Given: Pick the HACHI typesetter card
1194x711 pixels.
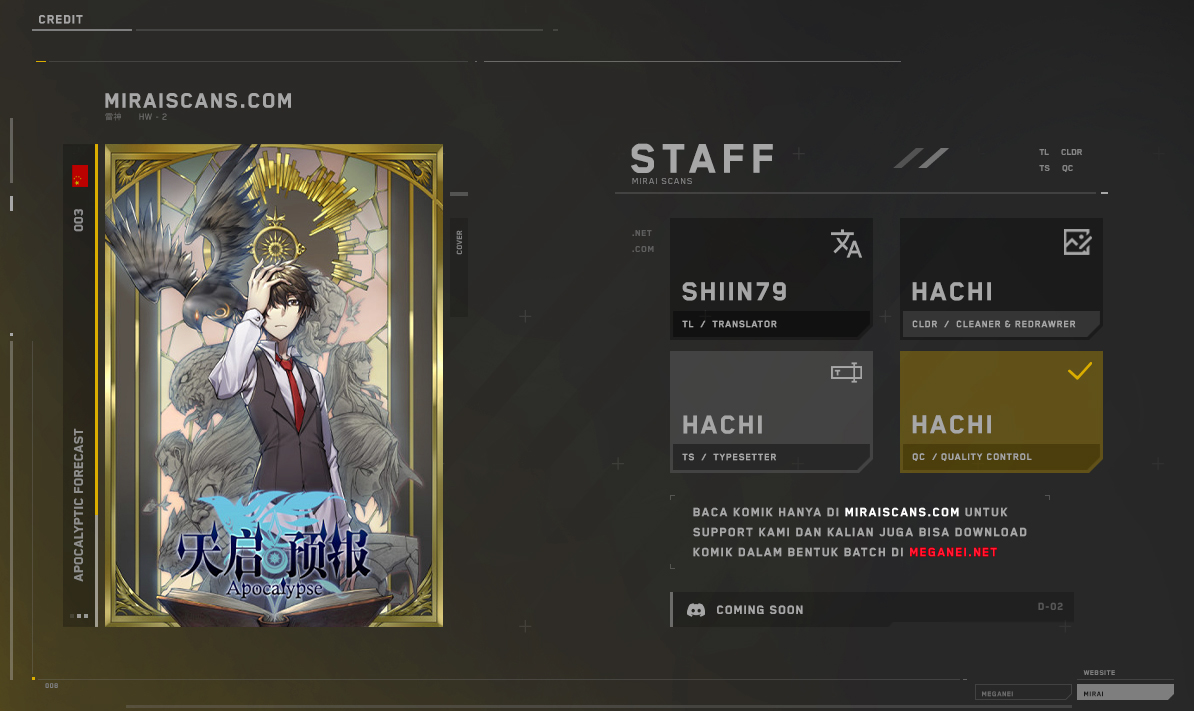Looking at the screenshot, I should click(771, 411).
